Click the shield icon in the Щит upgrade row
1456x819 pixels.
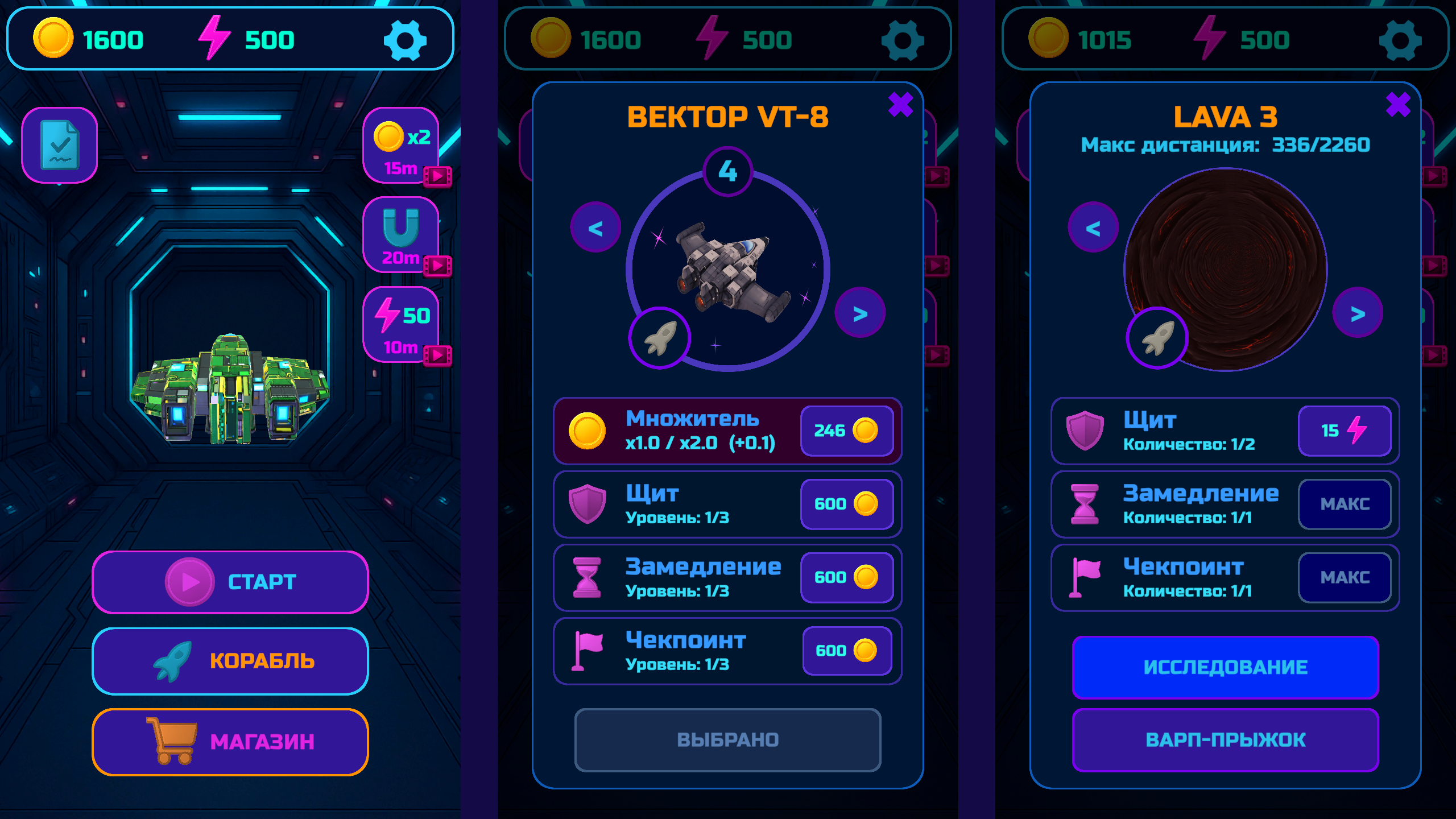[589, 503]
